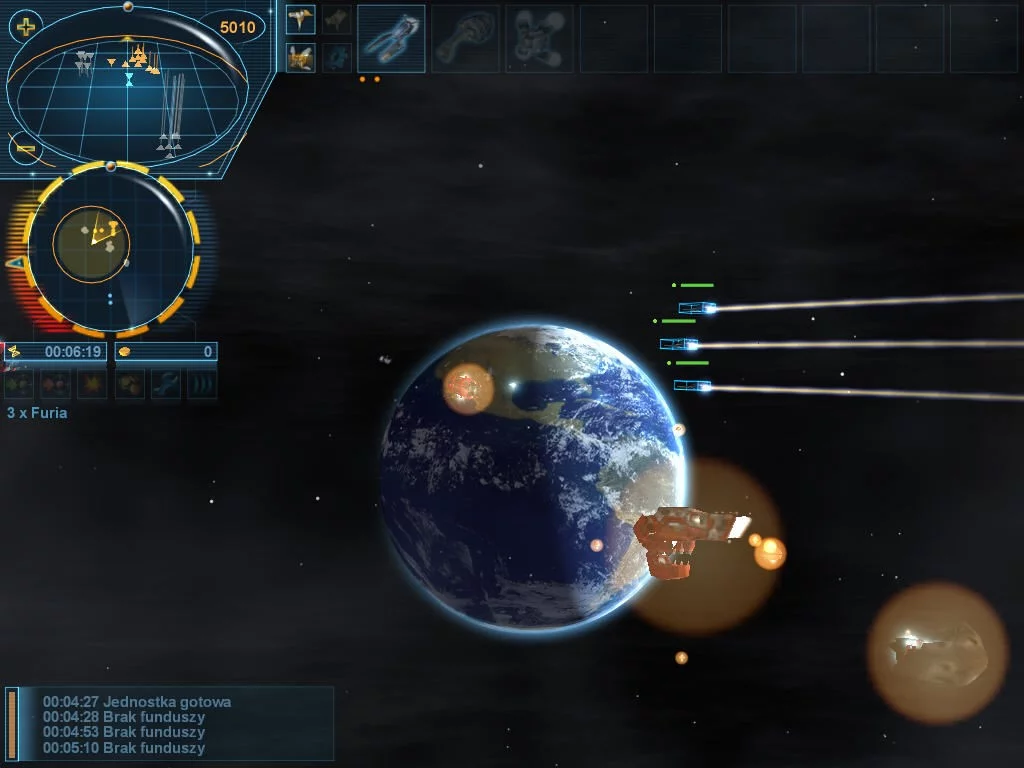Zoom out the tactical map with minus button
The width and height of the screenshot is (1024, 768).
(x=25, y=149)
